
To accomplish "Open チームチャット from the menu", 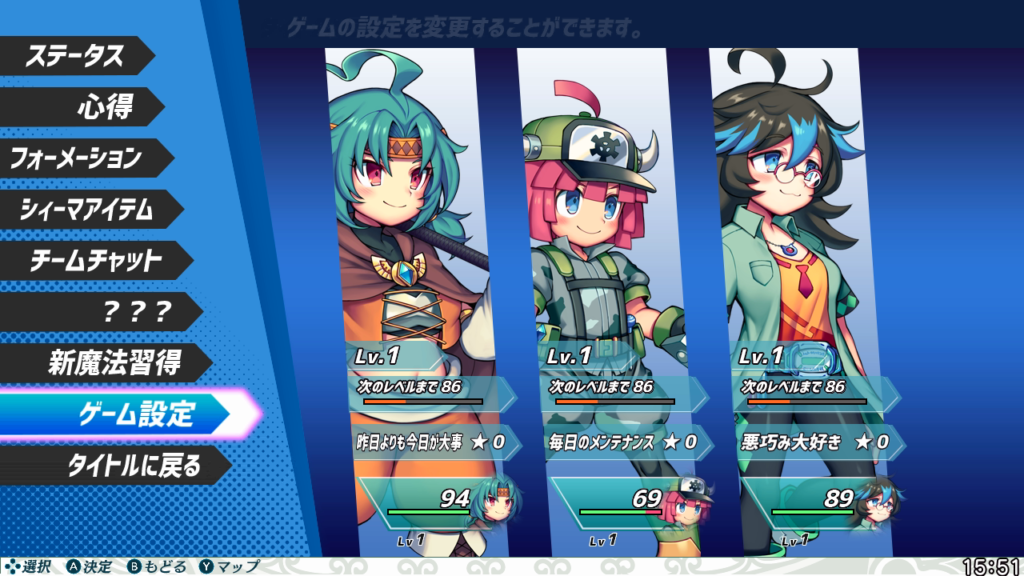I will click(x=90, y=260).
